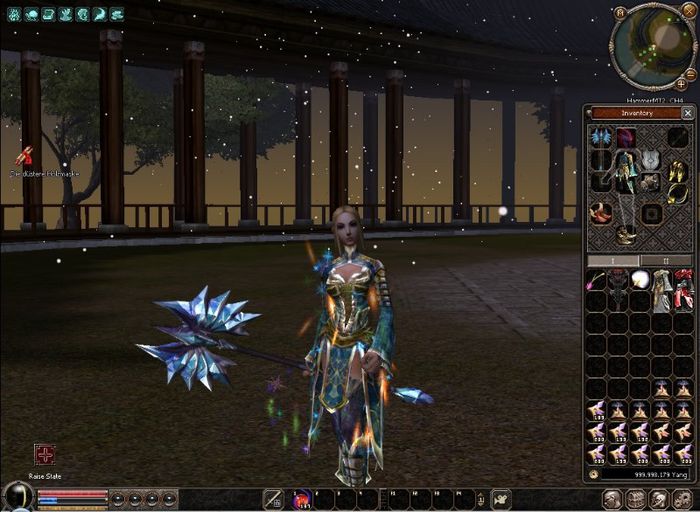Click the first active buff icon in the top-left row
Viewport: 700px width, 512px height.
tap(14, 14)
